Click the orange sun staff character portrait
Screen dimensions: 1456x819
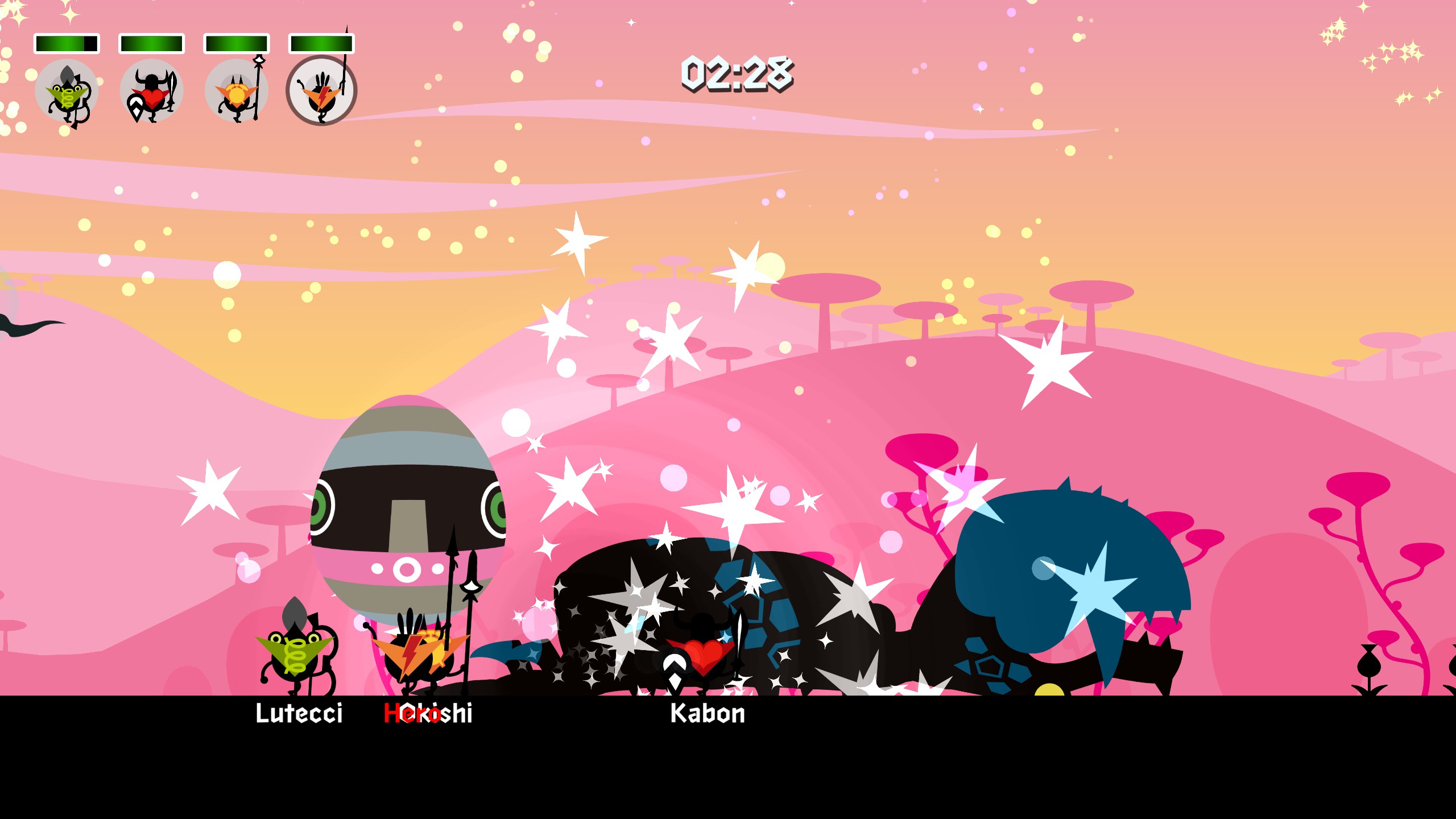[x=236, y=91]
